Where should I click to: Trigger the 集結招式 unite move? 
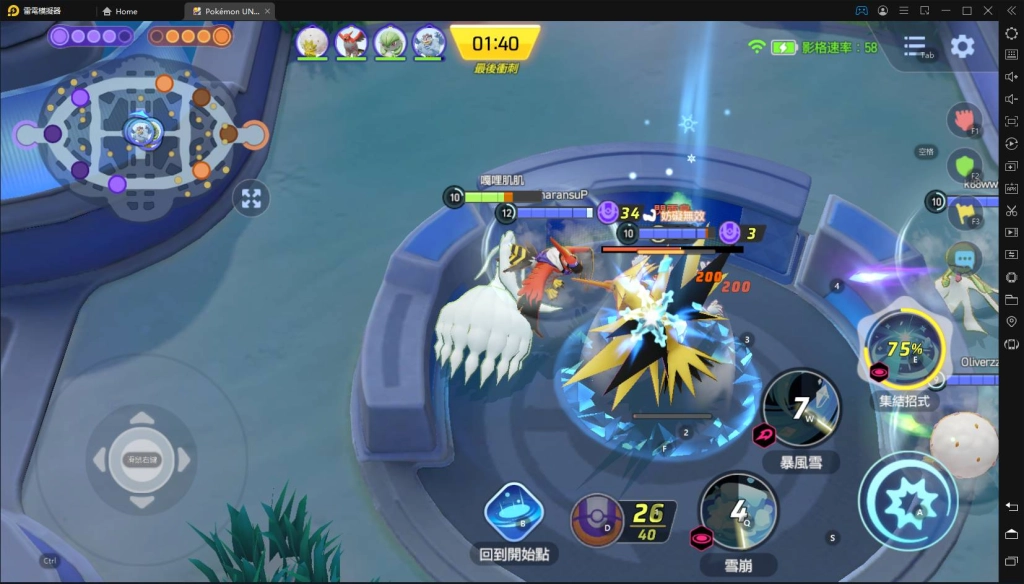pos(903,349)
